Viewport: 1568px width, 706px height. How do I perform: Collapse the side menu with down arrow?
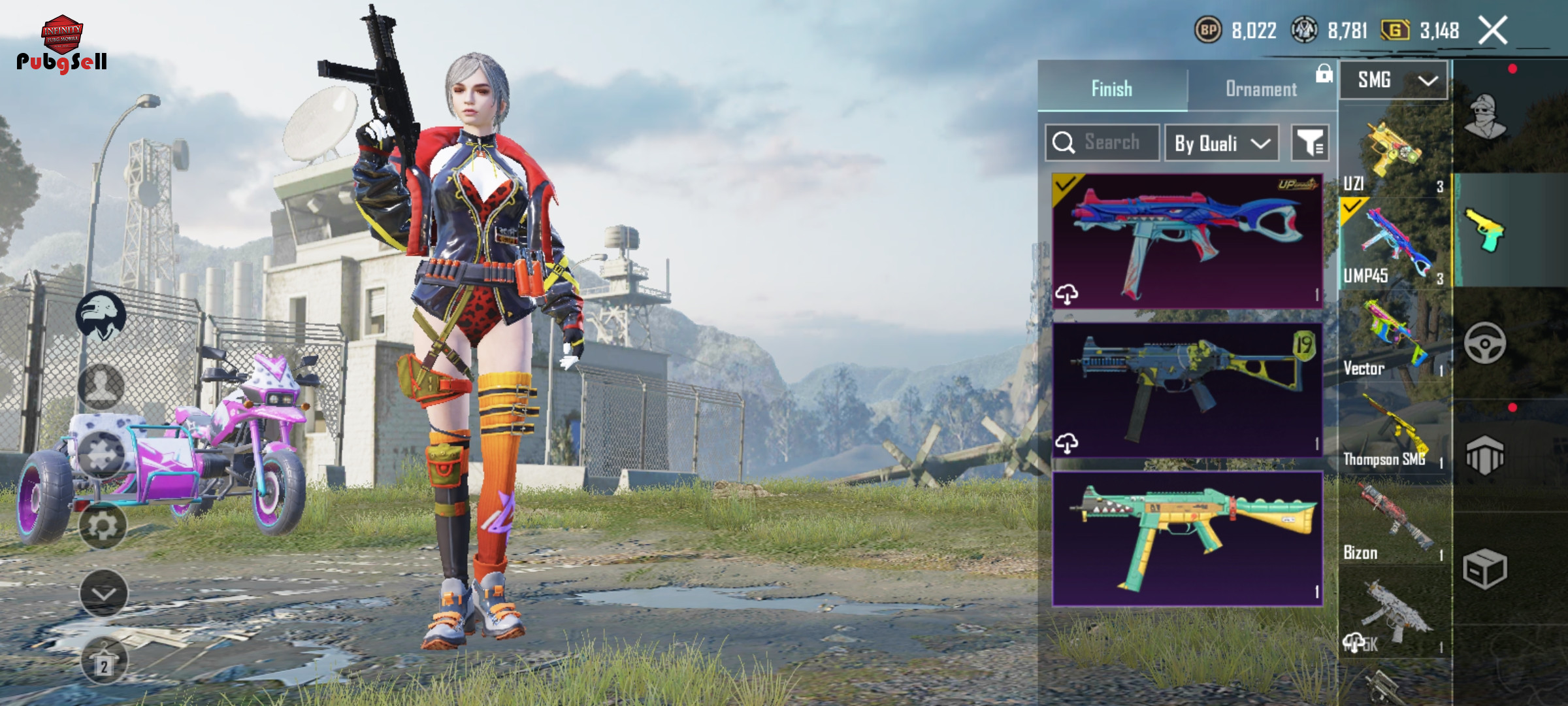pyautogui.click(x=104, y=594)
